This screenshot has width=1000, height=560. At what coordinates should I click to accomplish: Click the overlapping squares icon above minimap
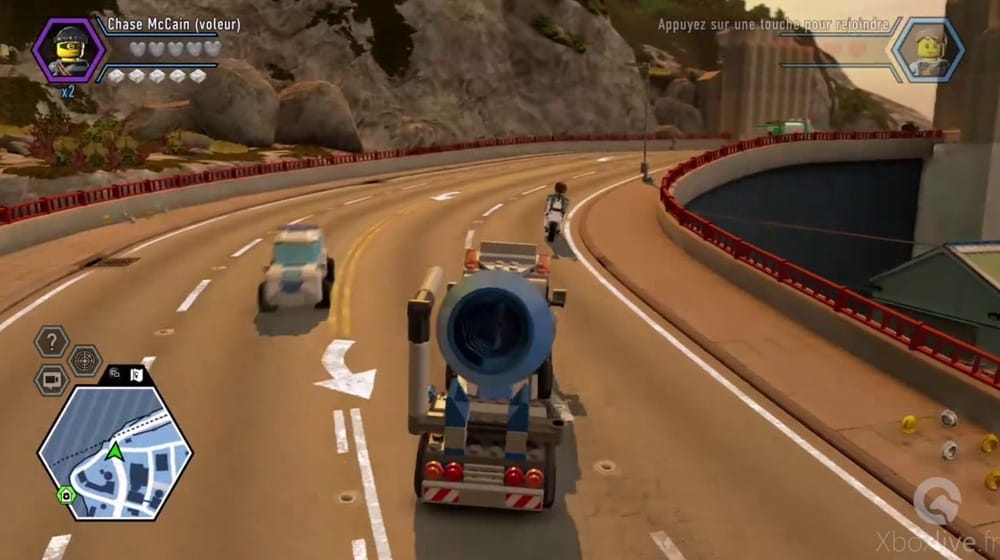(115, 375)
